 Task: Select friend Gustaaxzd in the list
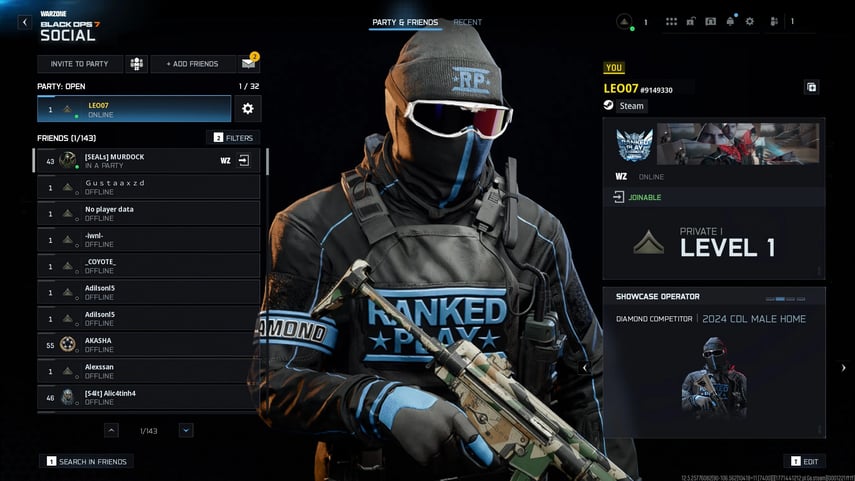(146, 187)
